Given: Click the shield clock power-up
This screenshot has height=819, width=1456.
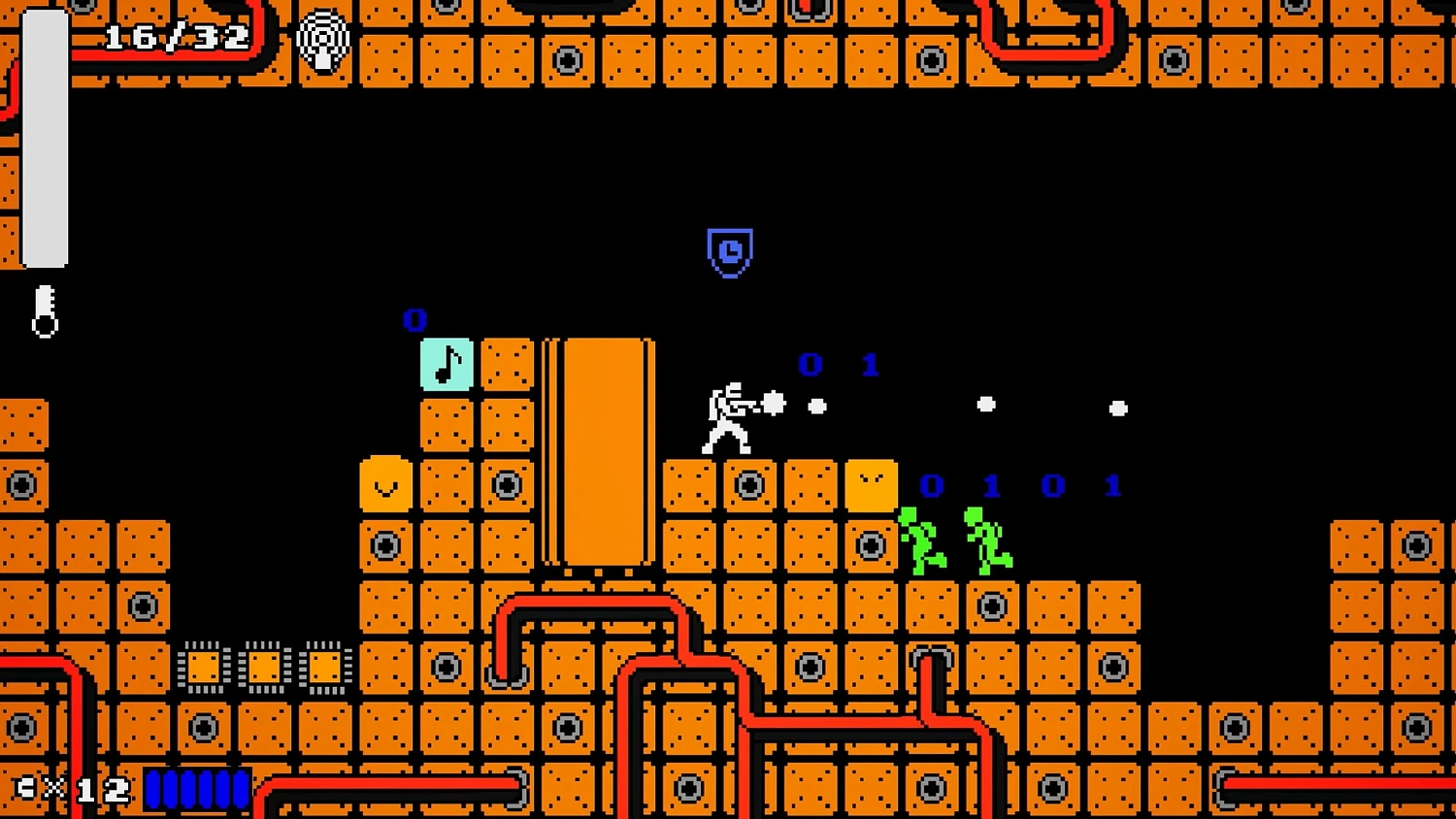Looking at the screenshot, I should pos(730,254).
